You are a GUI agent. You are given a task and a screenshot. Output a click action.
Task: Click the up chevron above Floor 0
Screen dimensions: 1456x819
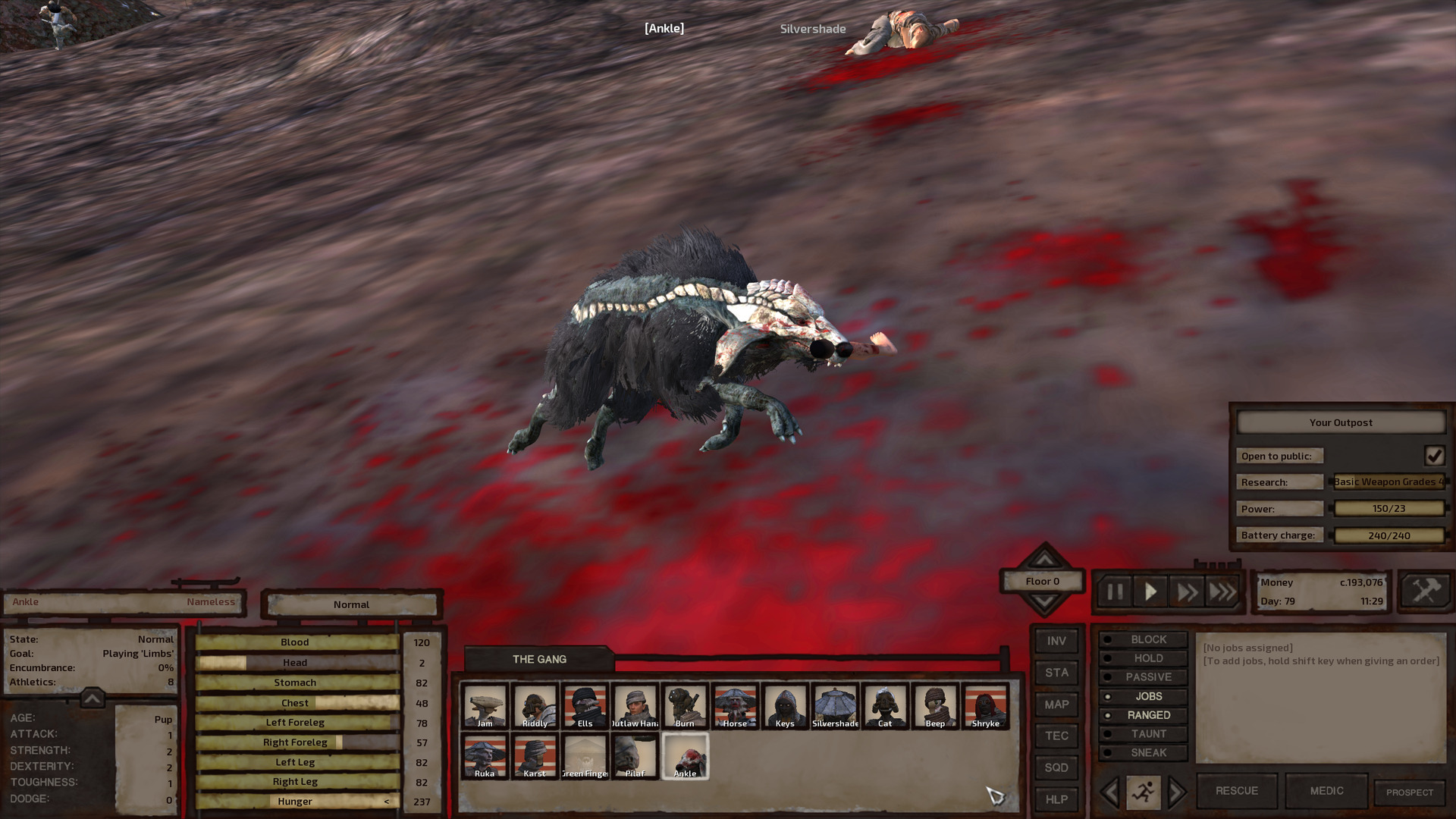(x=1045, y=560)
